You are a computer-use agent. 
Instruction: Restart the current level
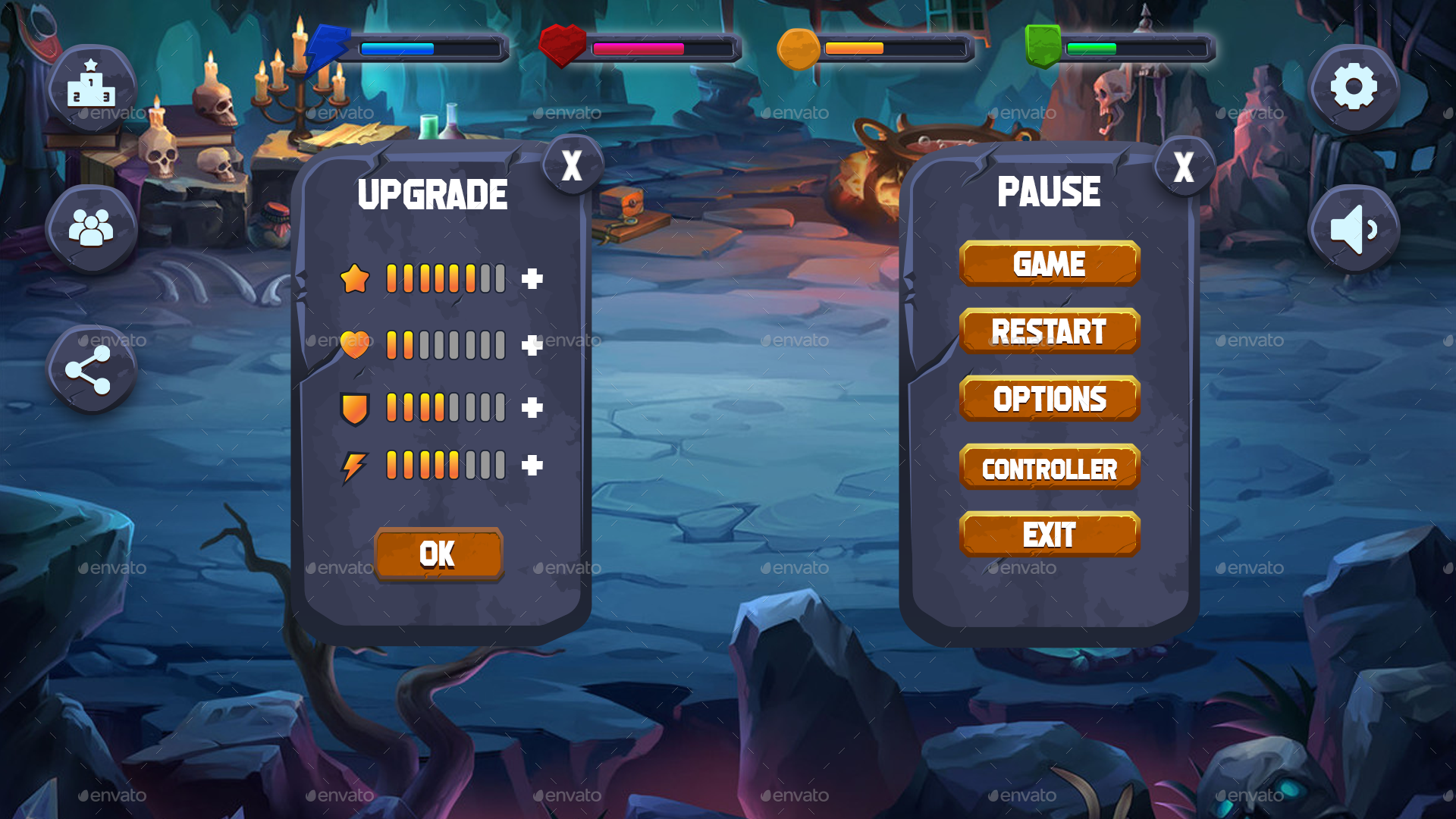click(x=1050, y=331)
